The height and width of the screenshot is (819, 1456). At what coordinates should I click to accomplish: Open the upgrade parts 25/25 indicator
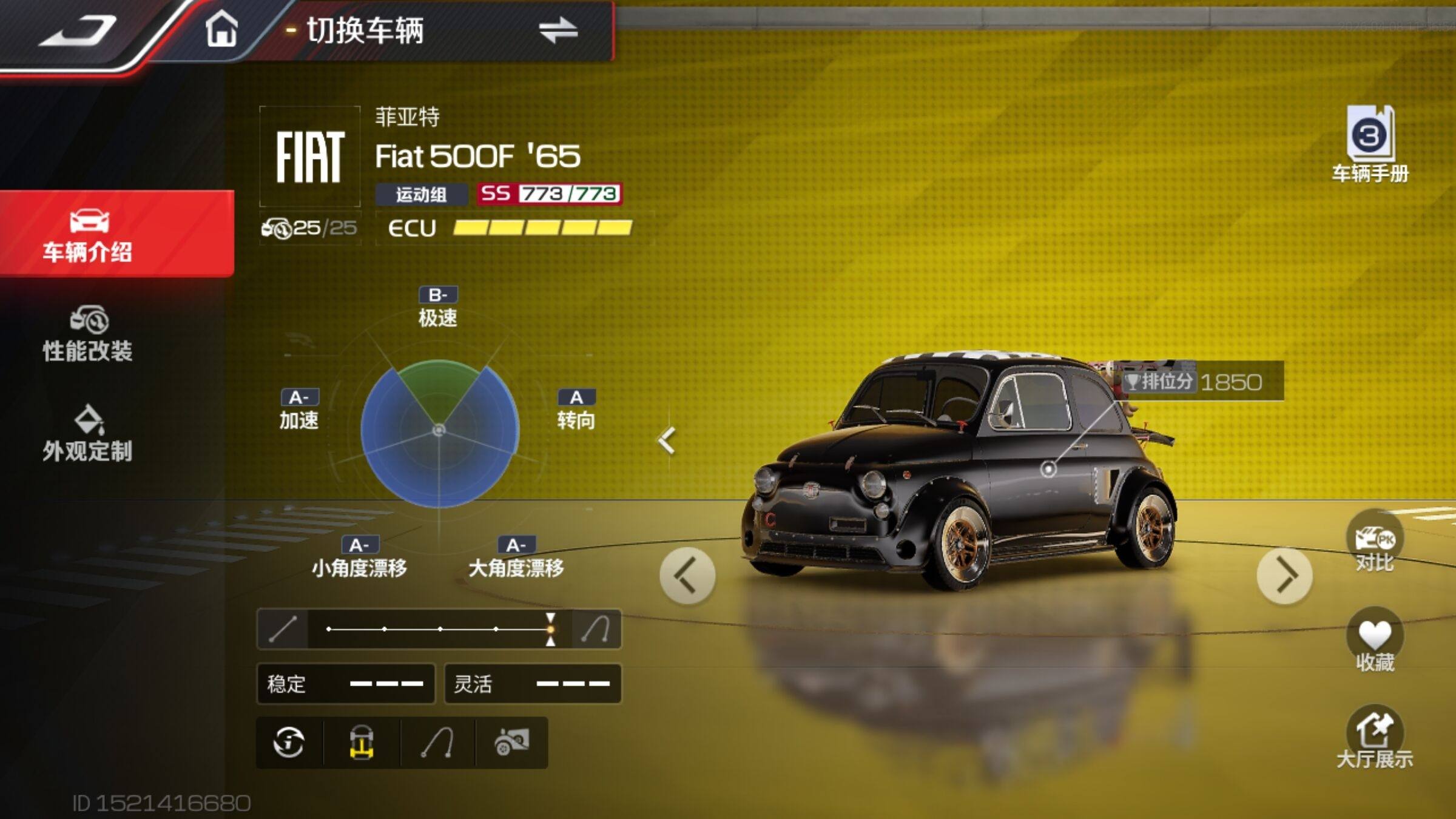[x=310, y=228]
